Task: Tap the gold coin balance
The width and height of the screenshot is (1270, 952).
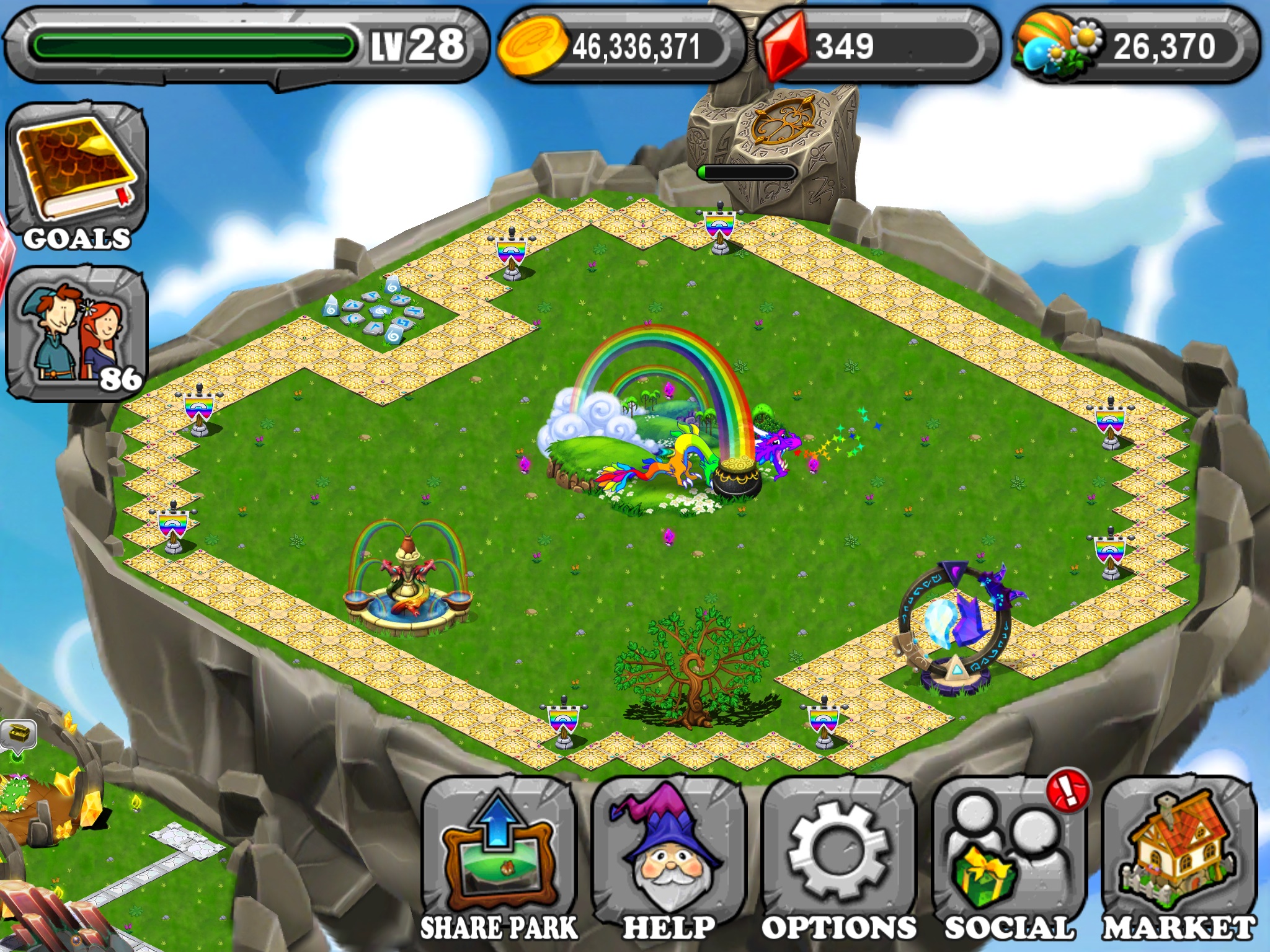Action: pyautogui.click(x=620, y=46)
